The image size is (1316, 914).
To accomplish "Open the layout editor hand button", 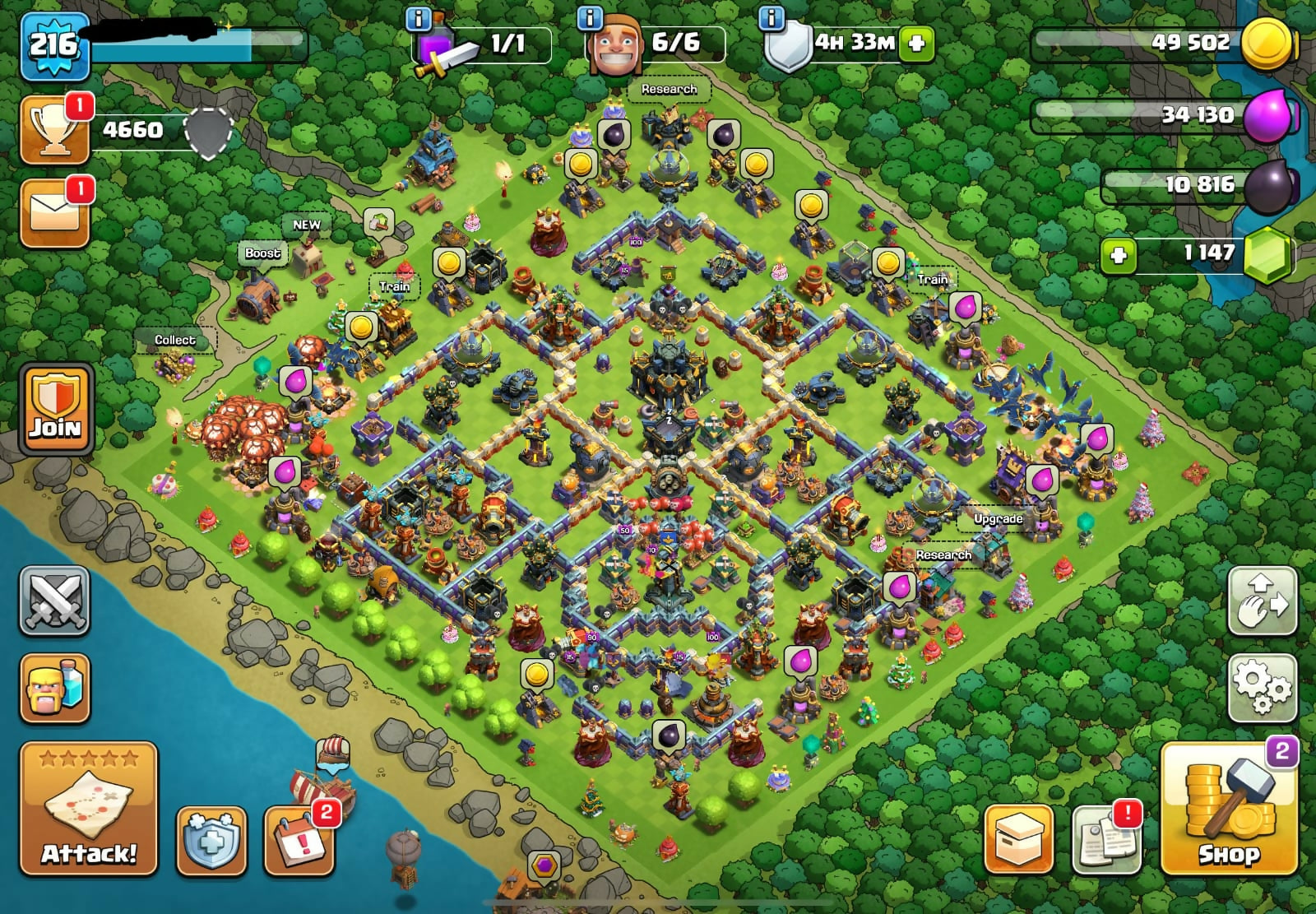I will pos(1263,601).
